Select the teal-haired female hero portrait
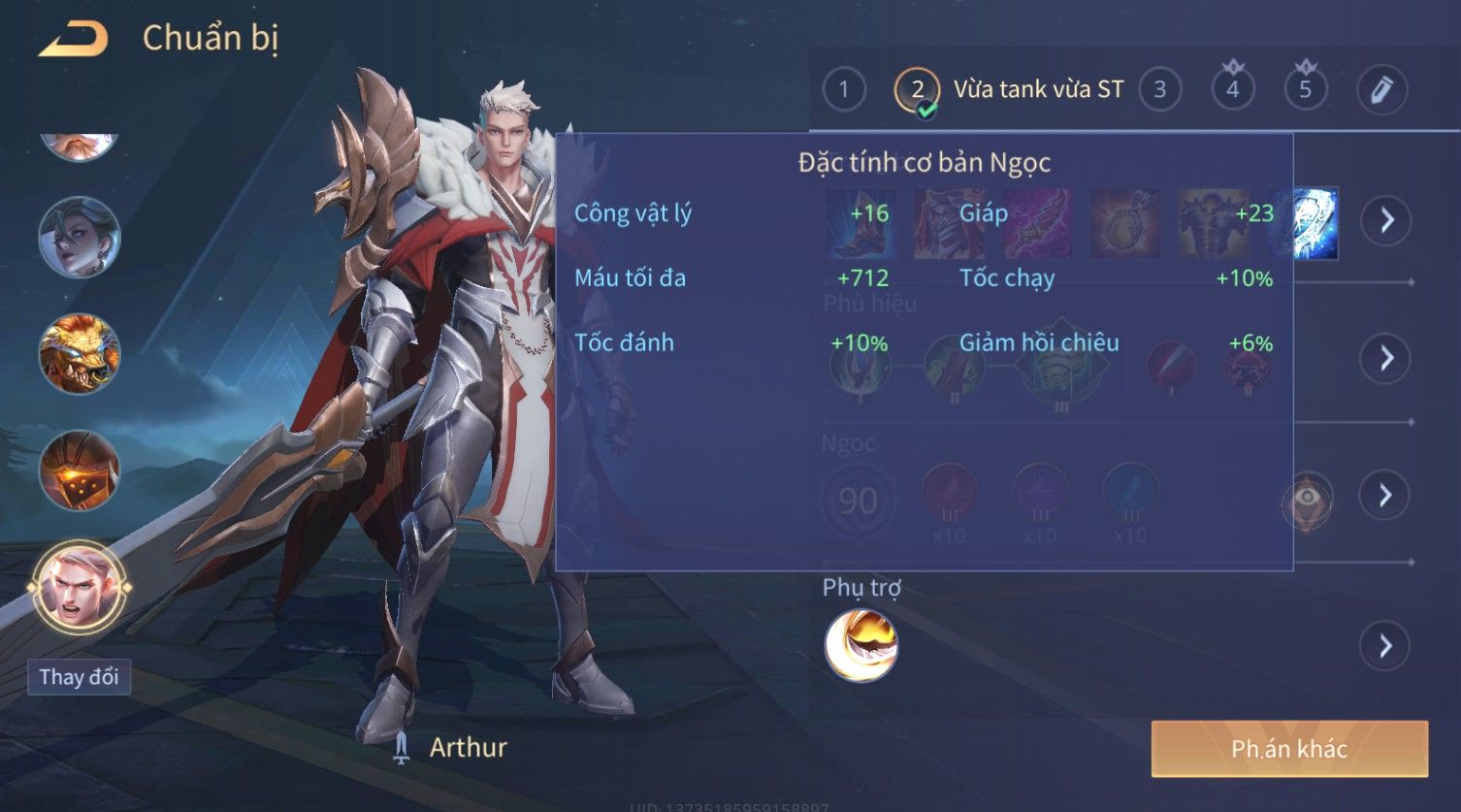 pos(79,237)
